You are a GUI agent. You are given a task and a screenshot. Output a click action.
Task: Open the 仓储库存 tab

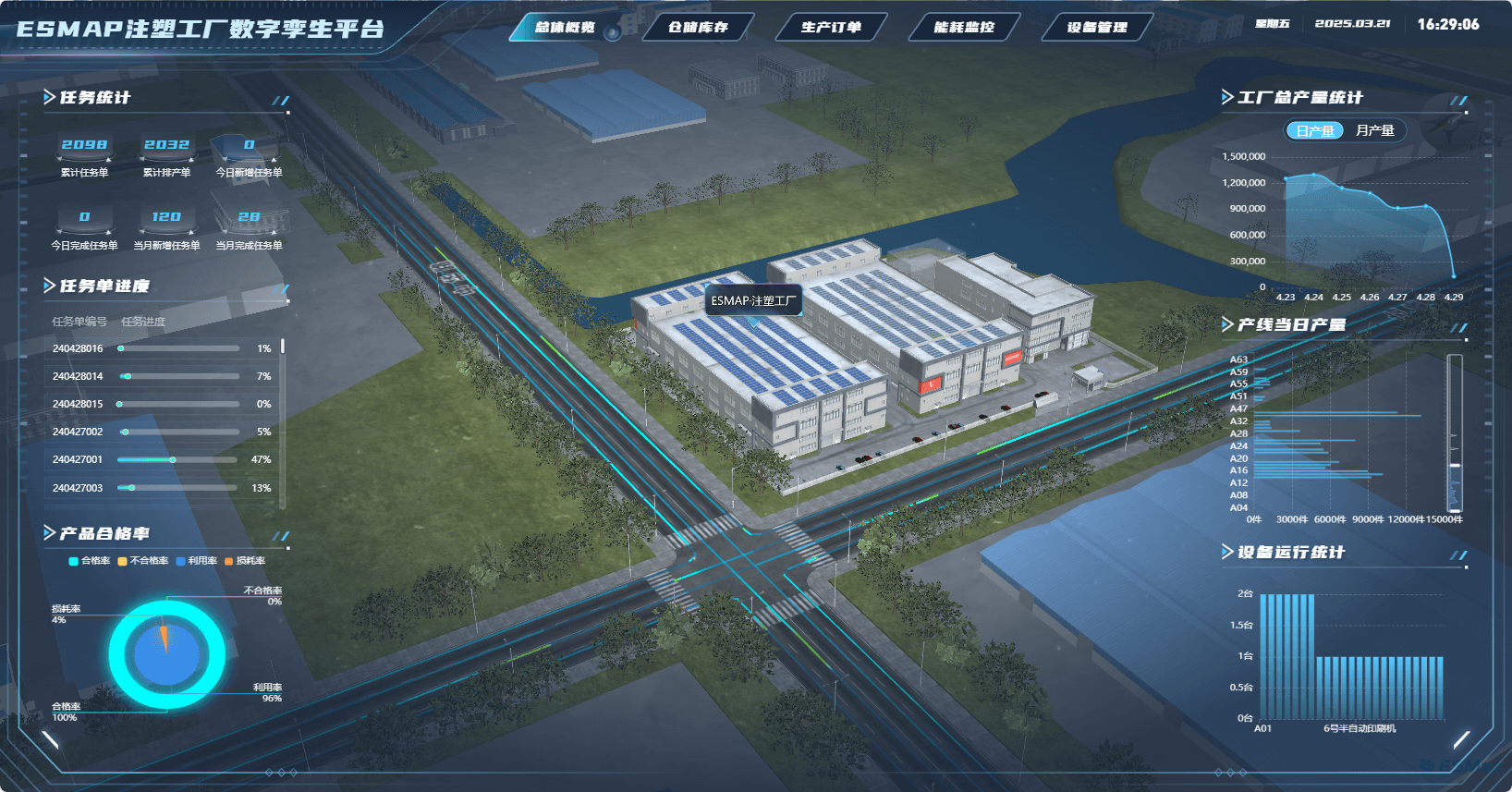pos(698,28)
